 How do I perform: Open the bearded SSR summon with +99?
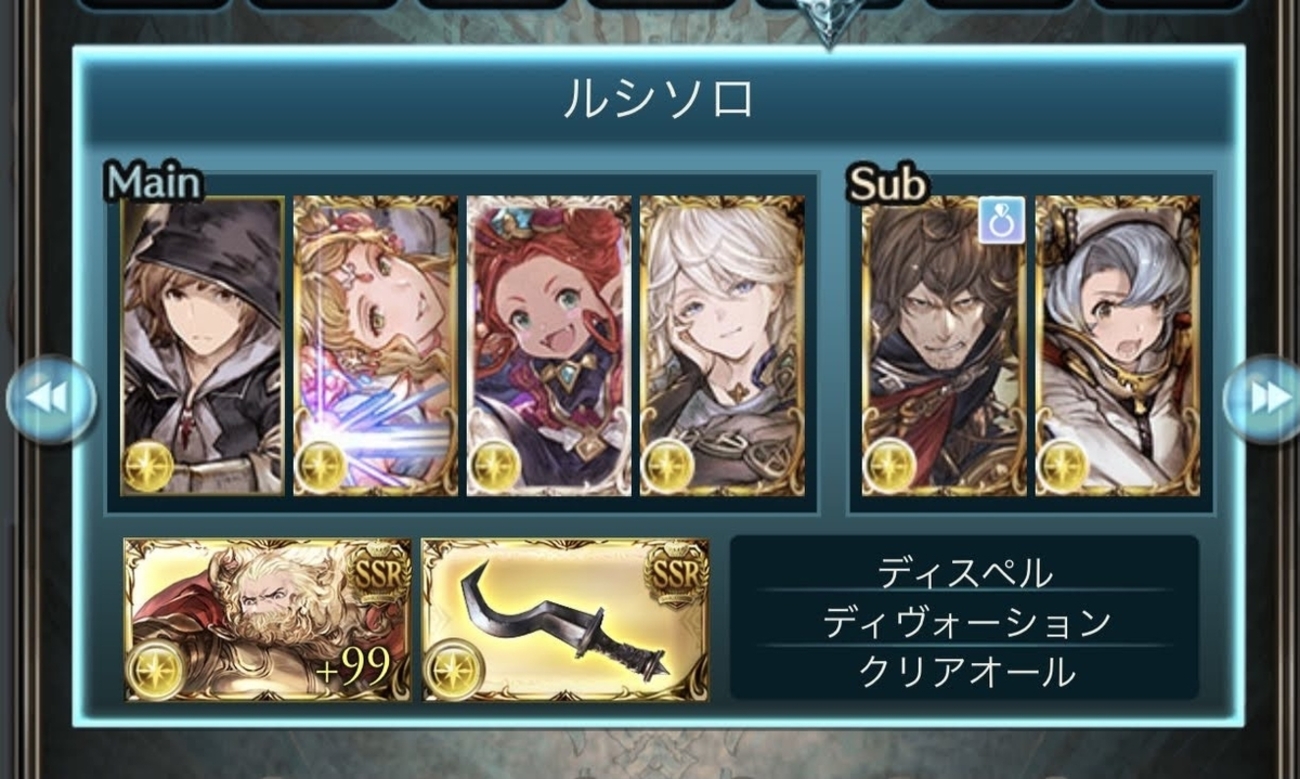coord(267,620)
